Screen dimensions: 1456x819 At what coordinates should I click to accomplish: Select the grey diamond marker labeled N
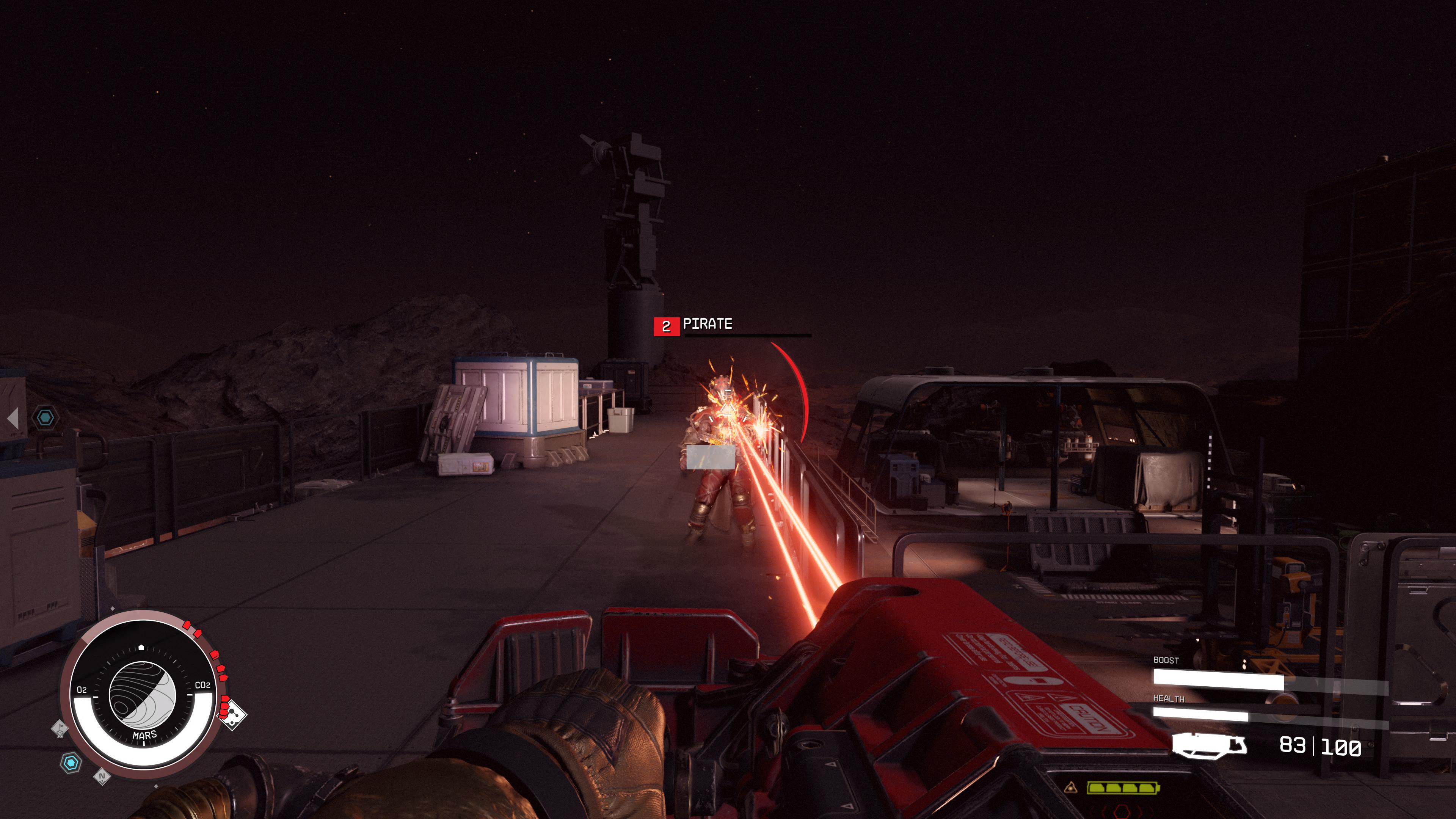tap(102, 777)
